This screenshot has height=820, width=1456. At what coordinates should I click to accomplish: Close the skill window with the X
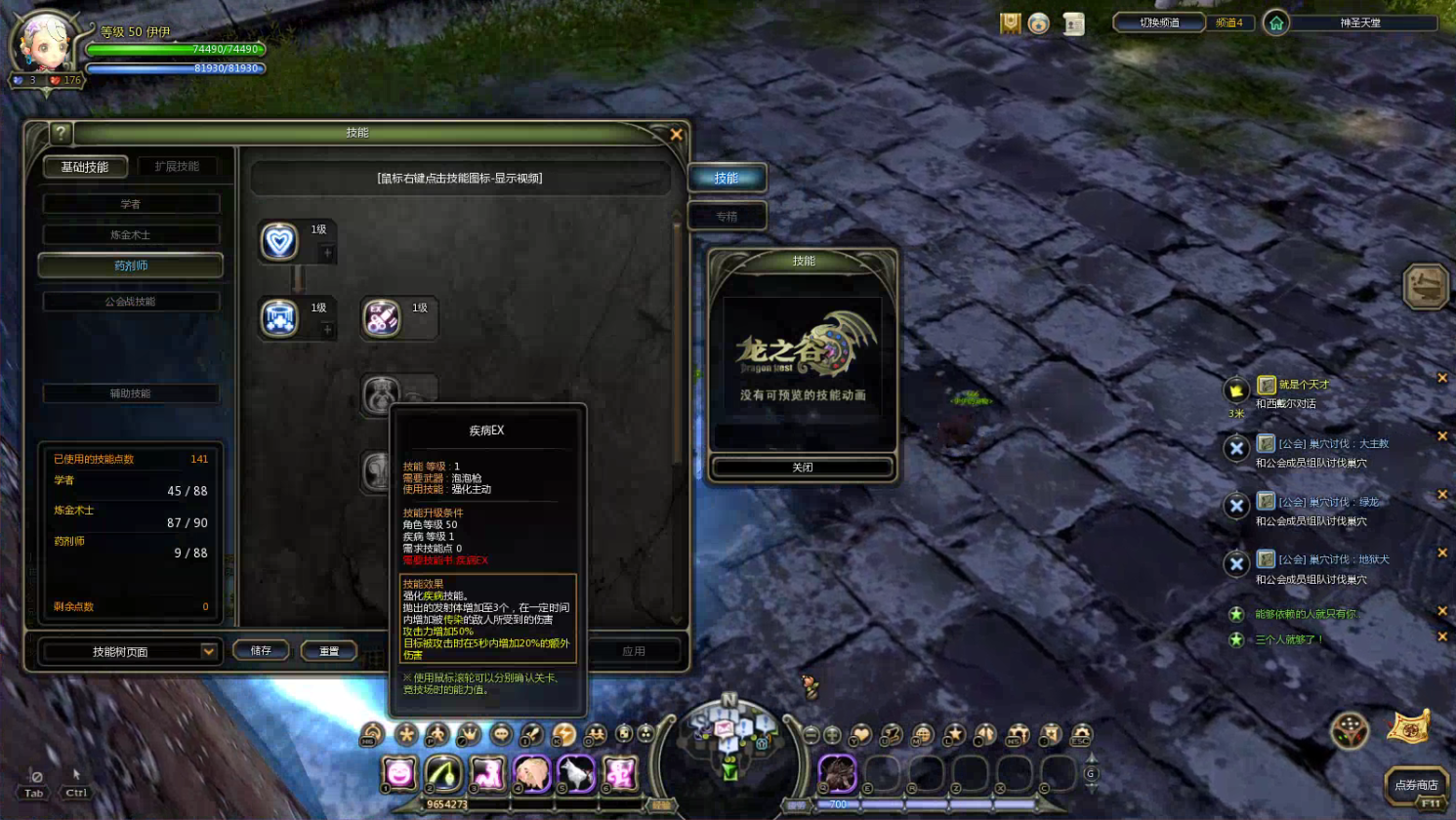coord(676,135)
